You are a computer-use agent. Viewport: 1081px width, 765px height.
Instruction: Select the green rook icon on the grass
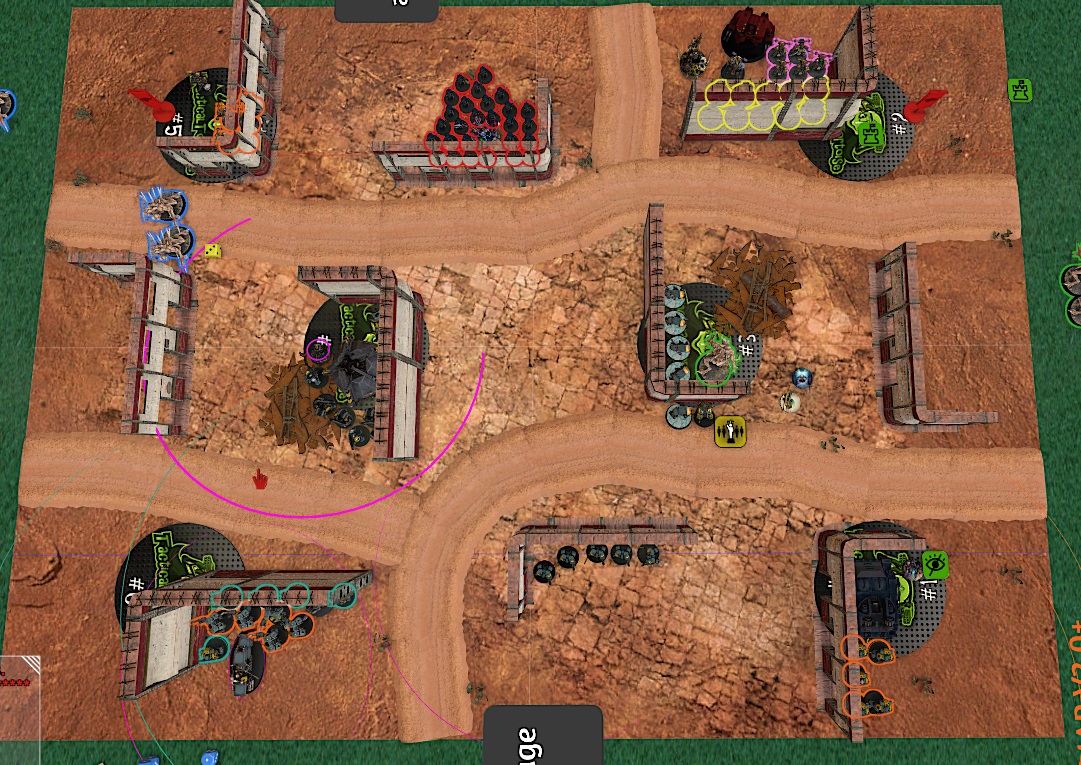[x=1019, y=90]
